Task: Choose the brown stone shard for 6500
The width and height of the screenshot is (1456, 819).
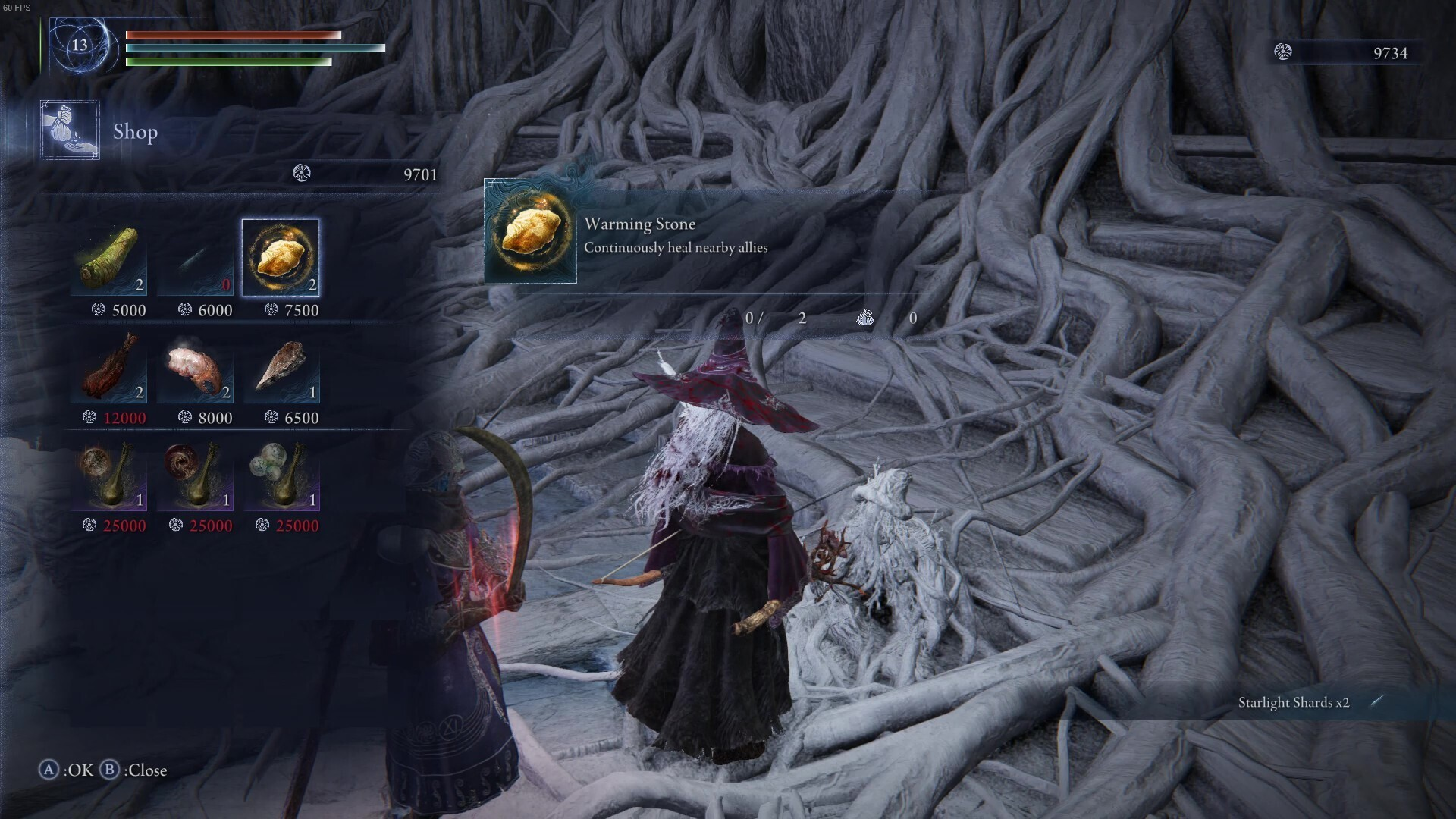Action: [x=281, y=366]
